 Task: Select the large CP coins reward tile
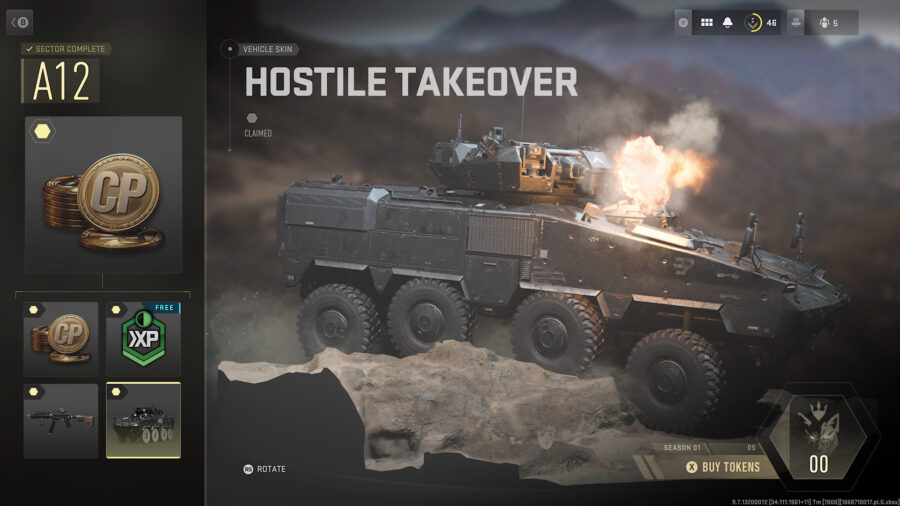(x=104, y=195)
